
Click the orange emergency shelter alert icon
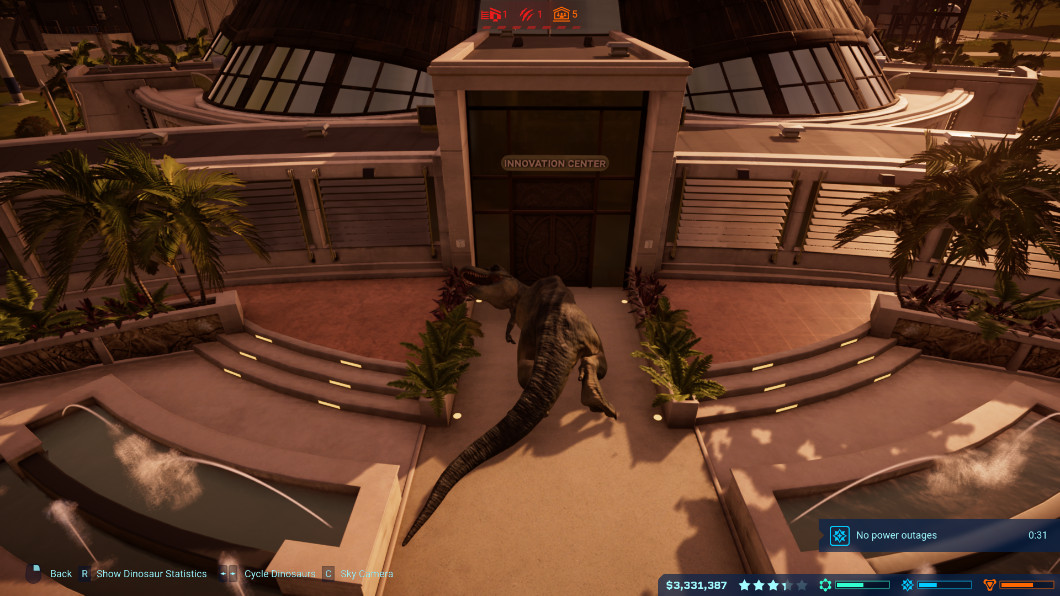pyautogui.click(x=561, y=15)
